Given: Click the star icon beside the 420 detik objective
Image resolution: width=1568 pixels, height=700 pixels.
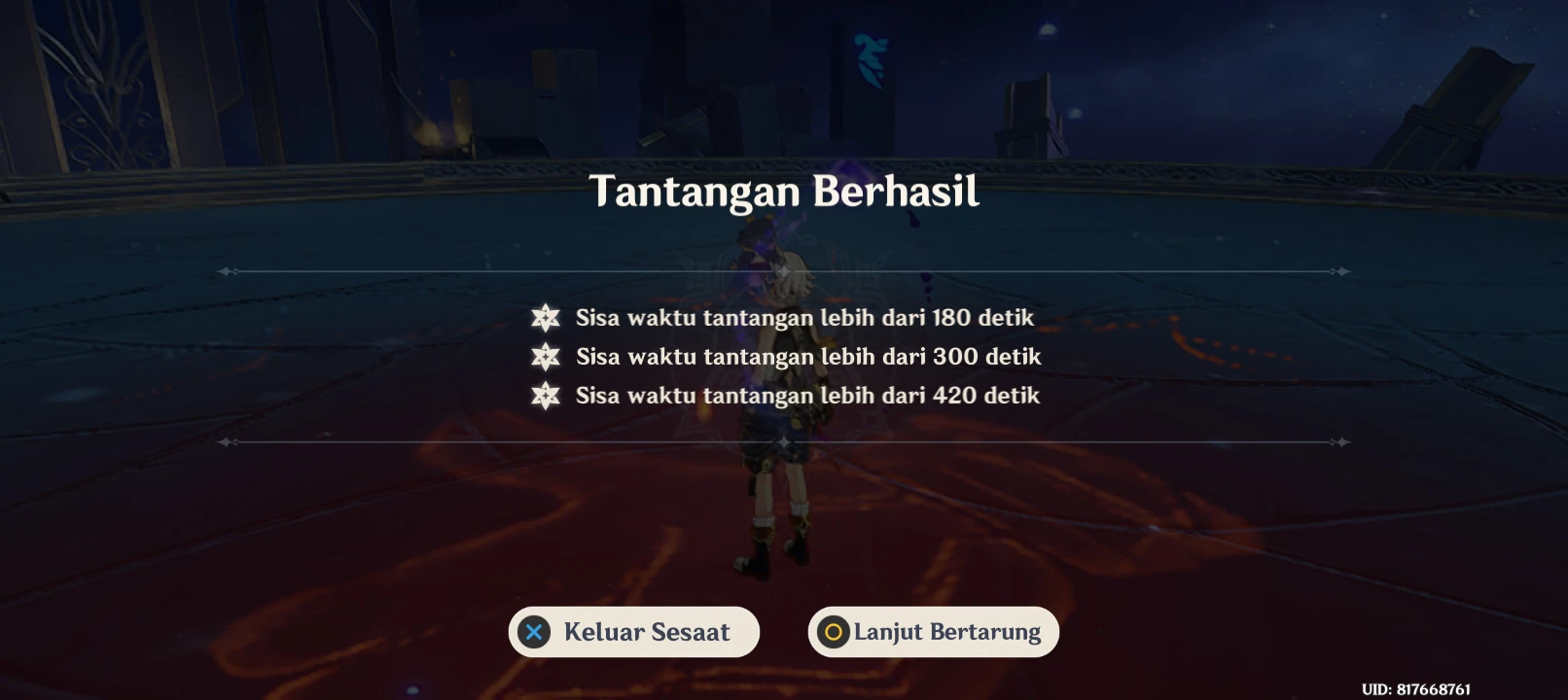Looking at the screenshot, I should 546,396.
